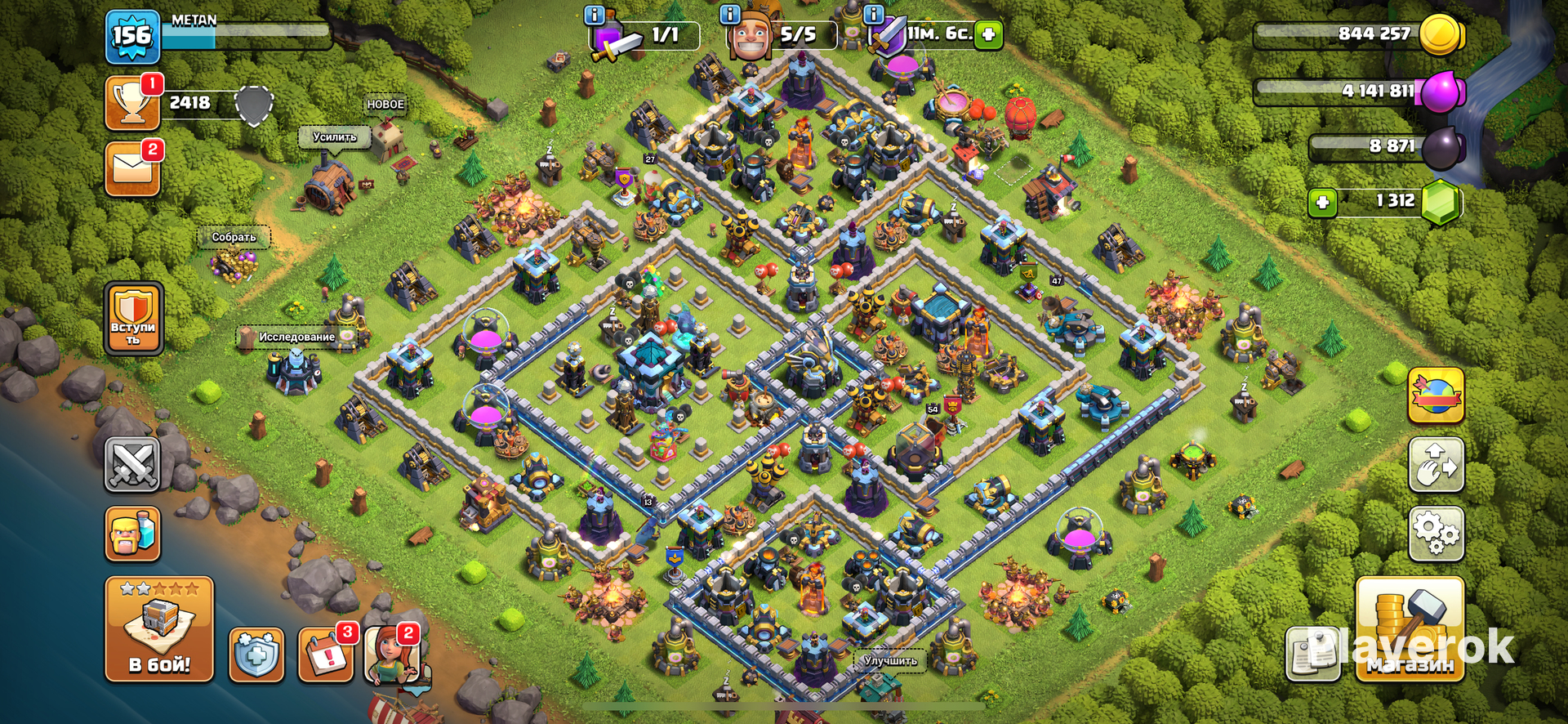The height and width of the screenshot is (724, 1568).
Task: Open the crossed swords battle log
Action: click(x=132, y=464)
